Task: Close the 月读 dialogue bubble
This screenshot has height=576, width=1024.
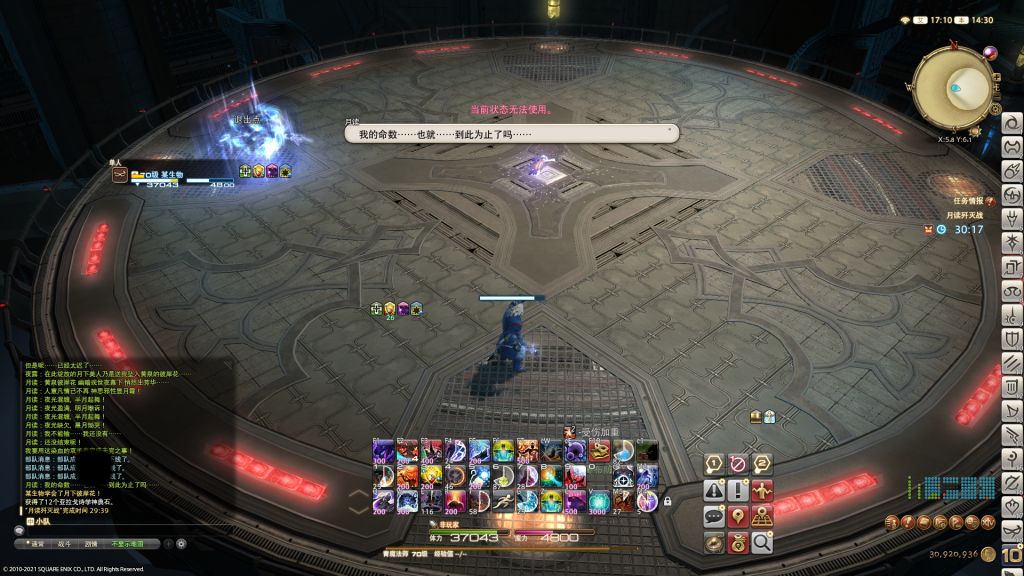Action: click(669, 130)
